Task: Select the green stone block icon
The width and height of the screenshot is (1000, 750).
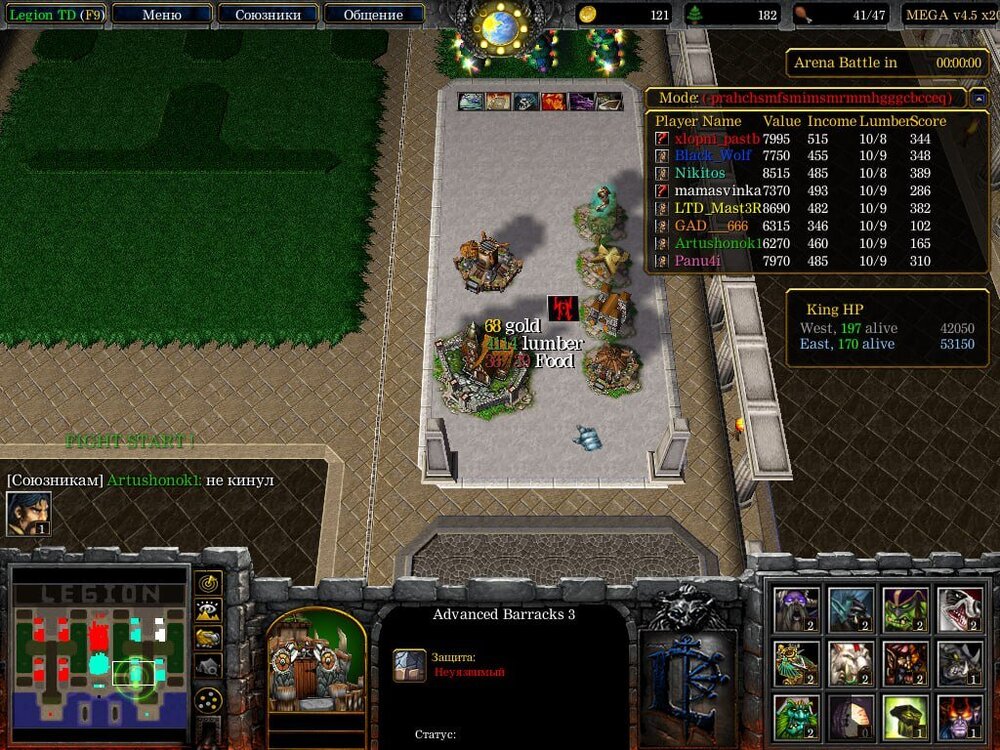Action: [x=905, y=717]
